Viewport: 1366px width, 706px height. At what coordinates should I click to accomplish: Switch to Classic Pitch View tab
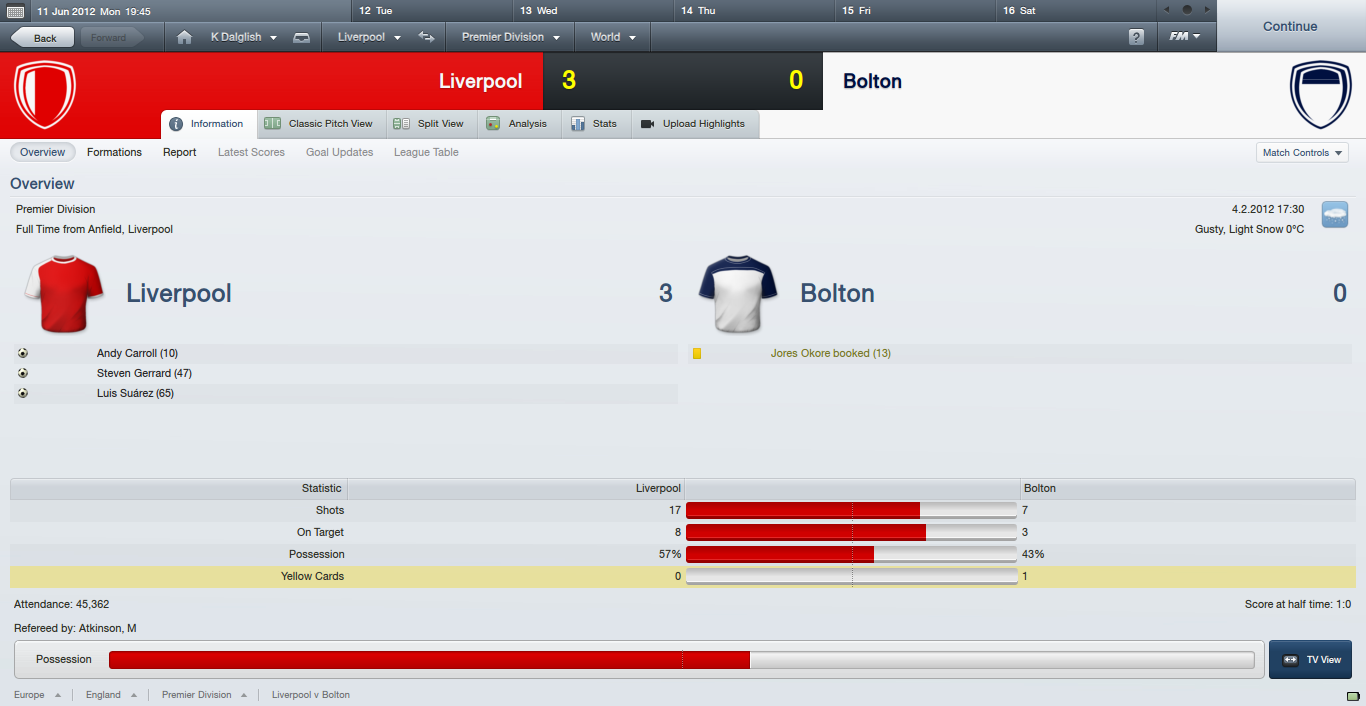coord(319,124)
